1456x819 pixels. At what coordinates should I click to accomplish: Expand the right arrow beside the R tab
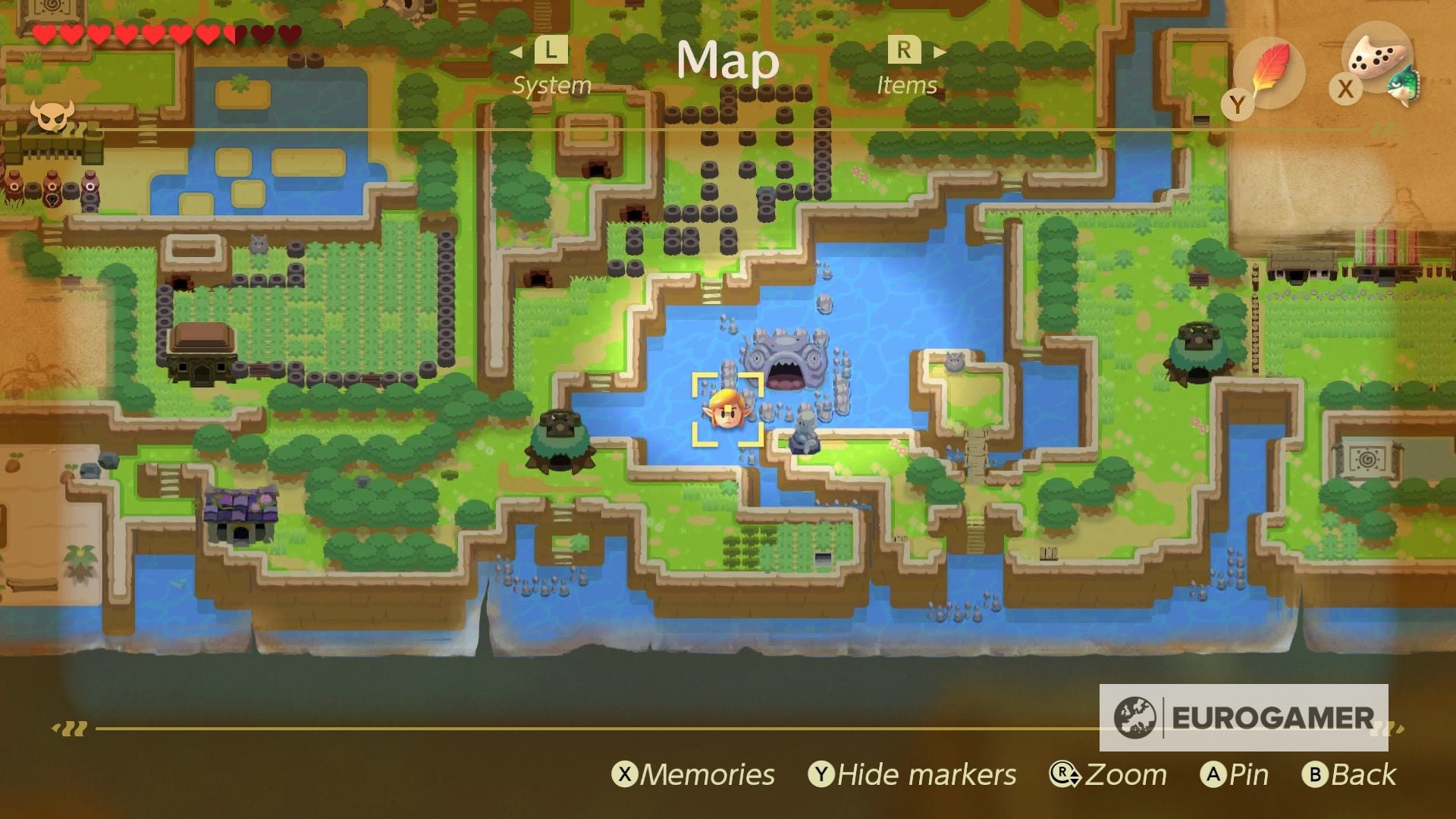[940, 52]
